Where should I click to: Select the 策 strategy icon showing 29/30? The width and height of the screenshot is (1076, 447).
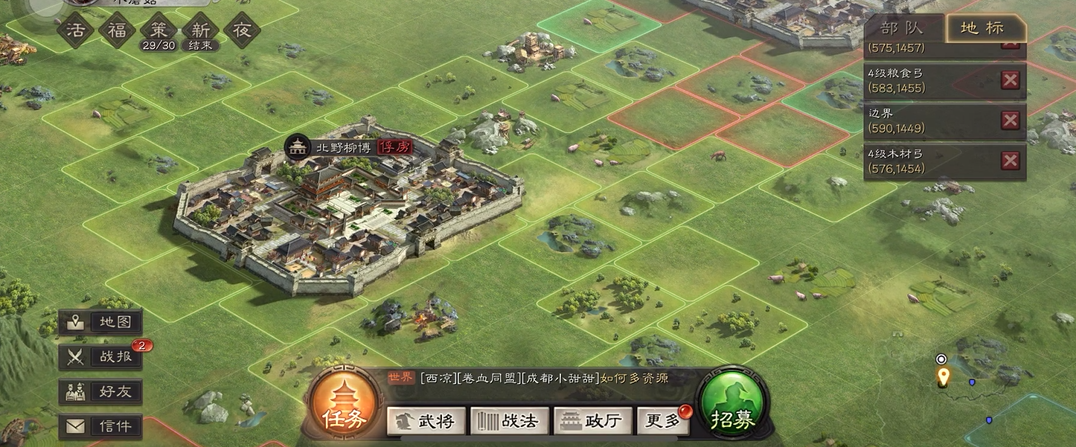(157, 30)
